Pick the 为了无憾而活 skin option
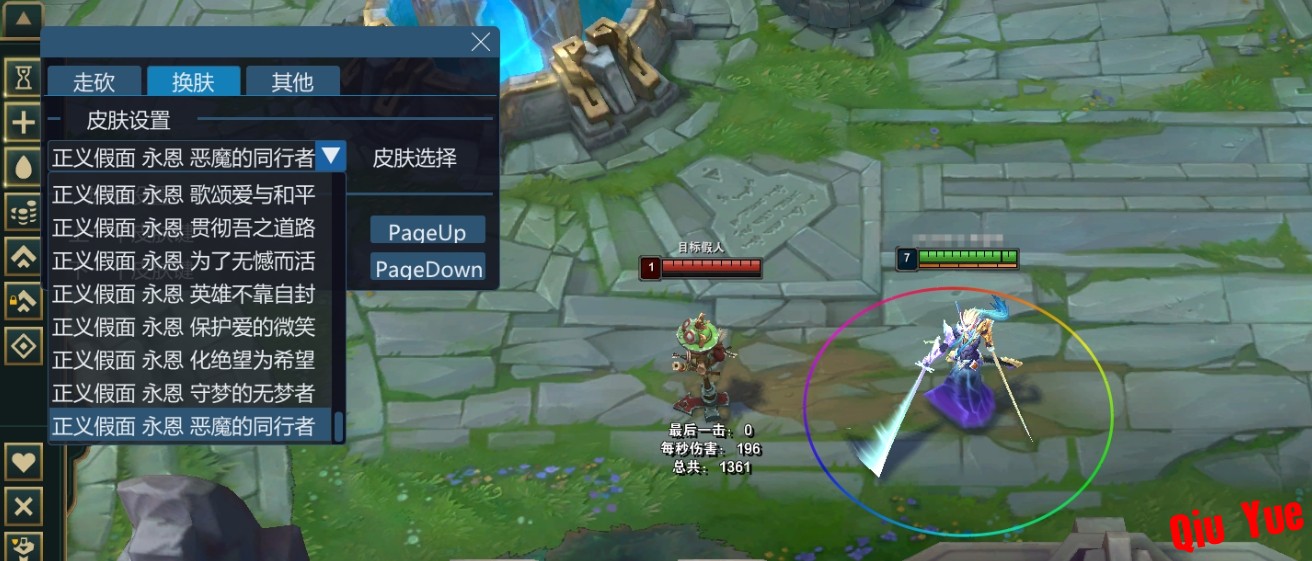Screen dimensions: 1312x561 pyautogui.click(x=184, y=261)
